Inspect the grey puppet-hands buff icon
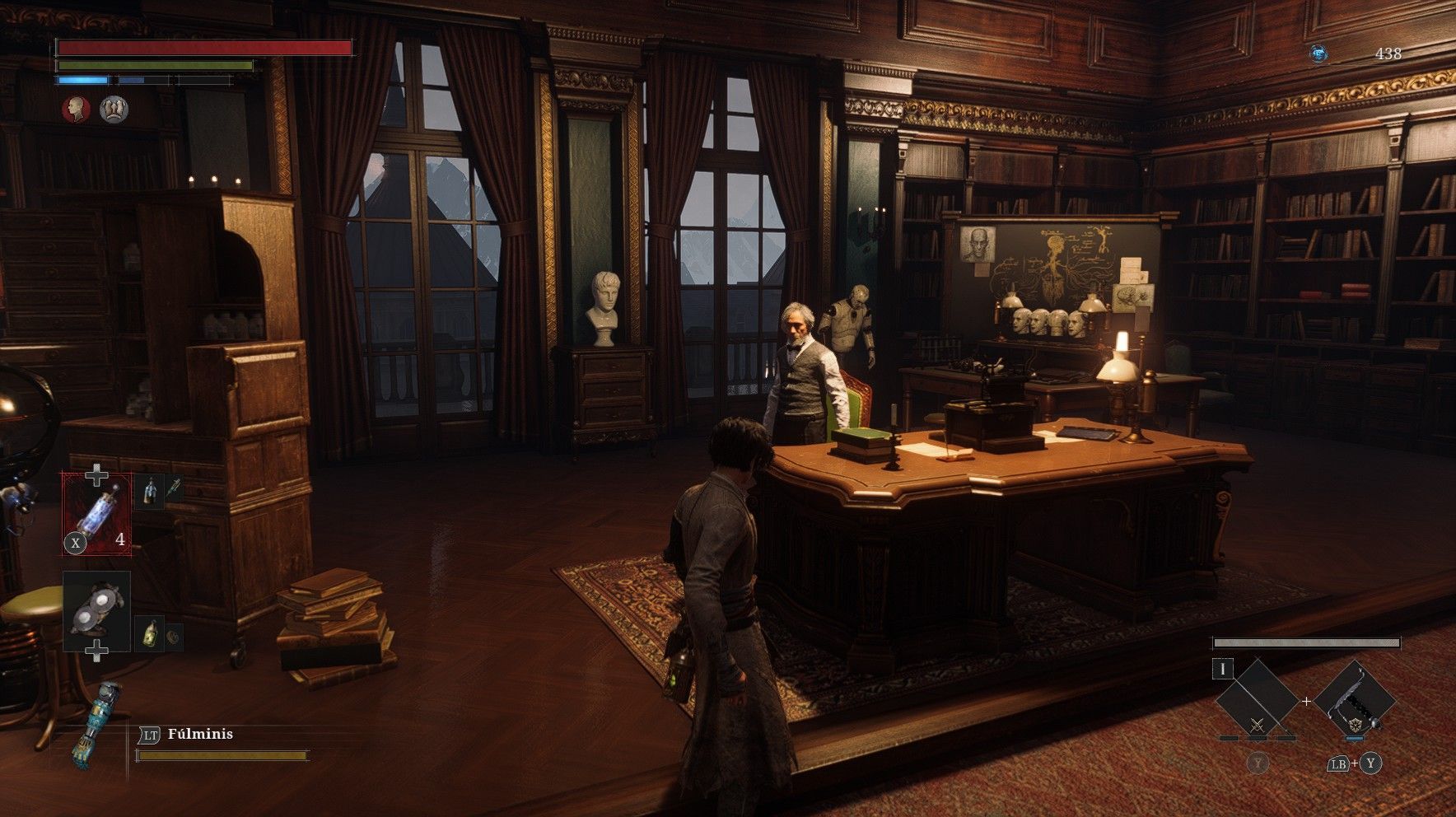The image size is (1456, 817). 114,109
